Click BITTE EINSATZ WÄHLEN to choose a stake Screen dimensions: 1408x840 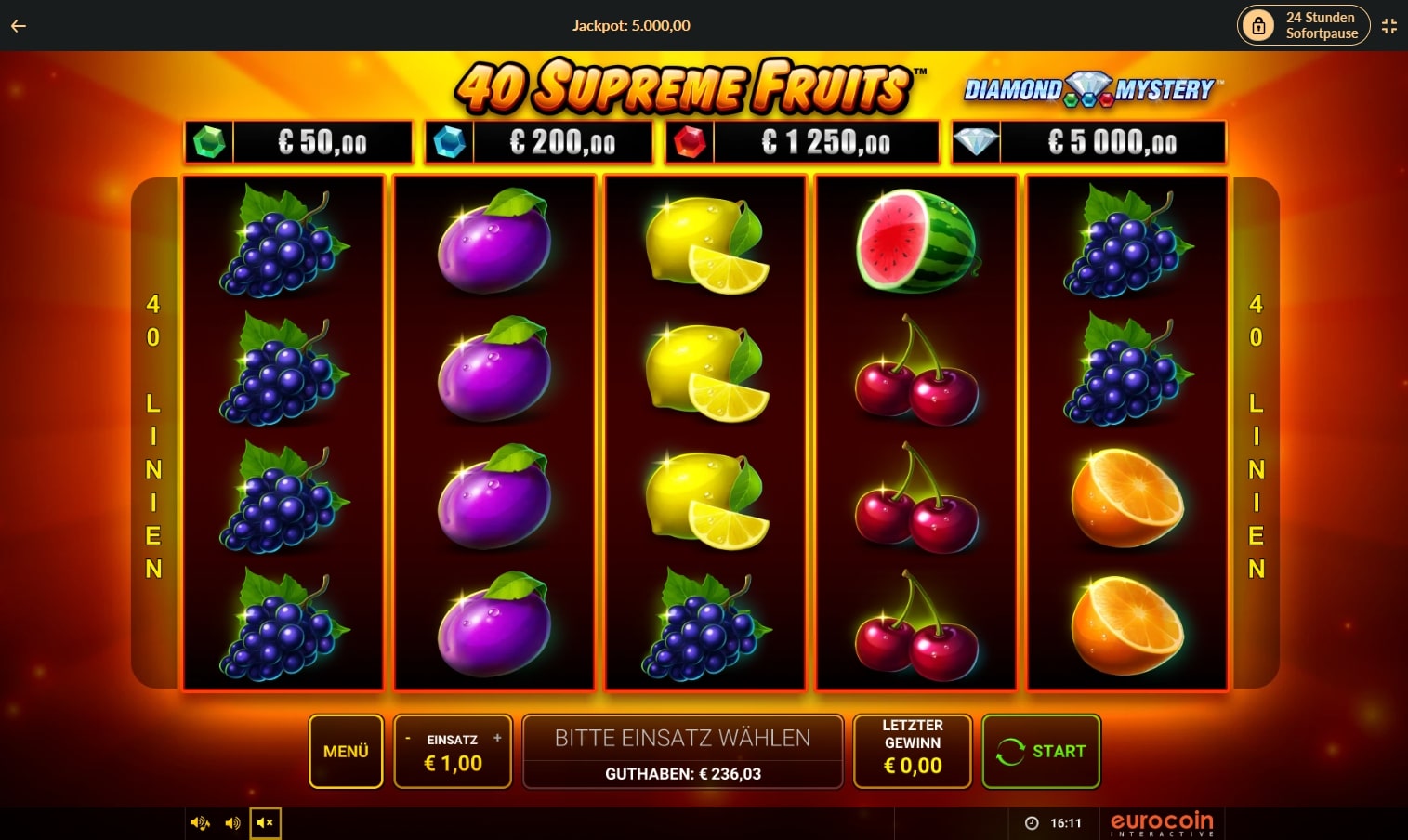tap(681, 738)
